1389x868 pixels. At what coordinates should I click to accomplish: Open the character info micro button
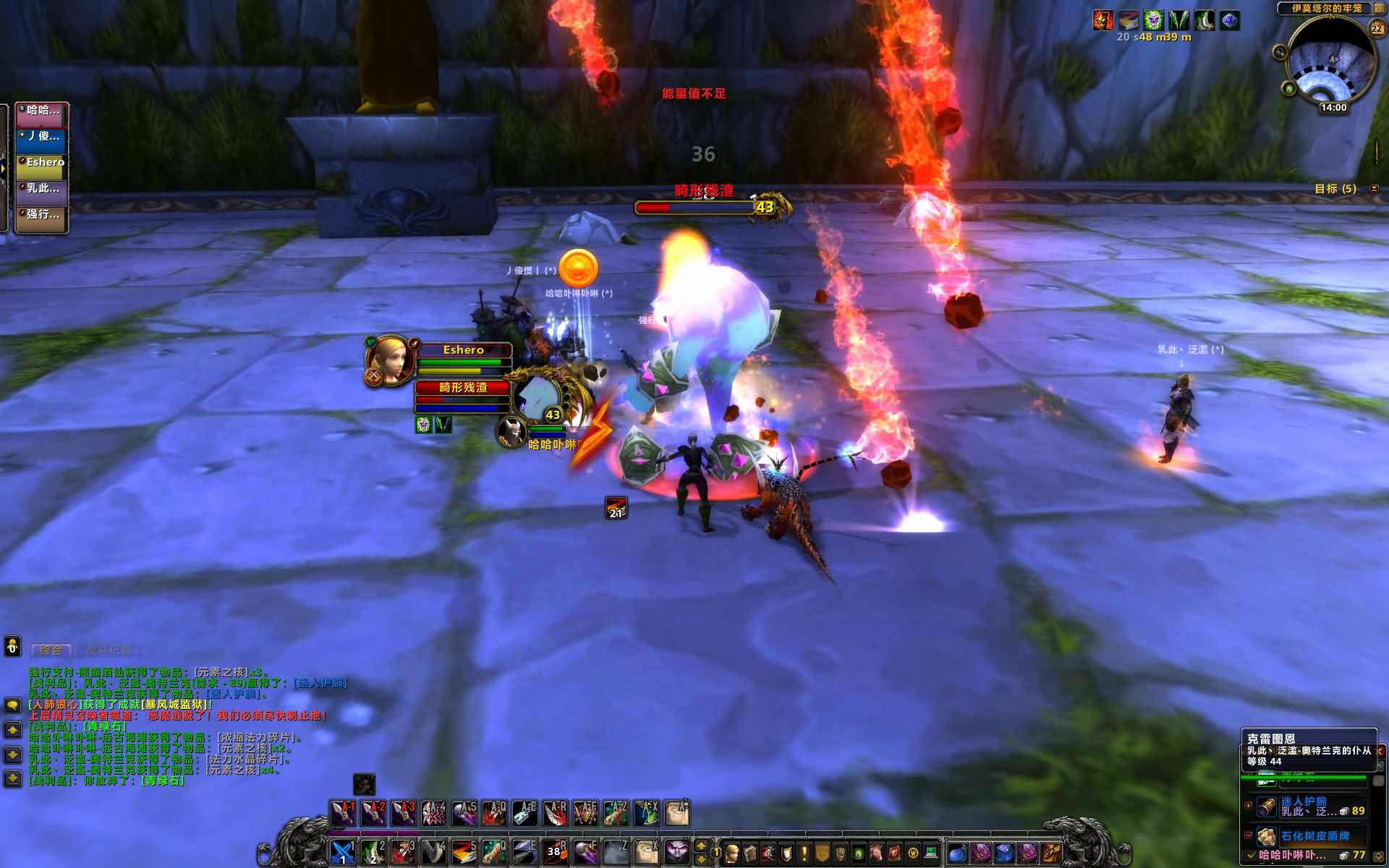coord(732,853)
